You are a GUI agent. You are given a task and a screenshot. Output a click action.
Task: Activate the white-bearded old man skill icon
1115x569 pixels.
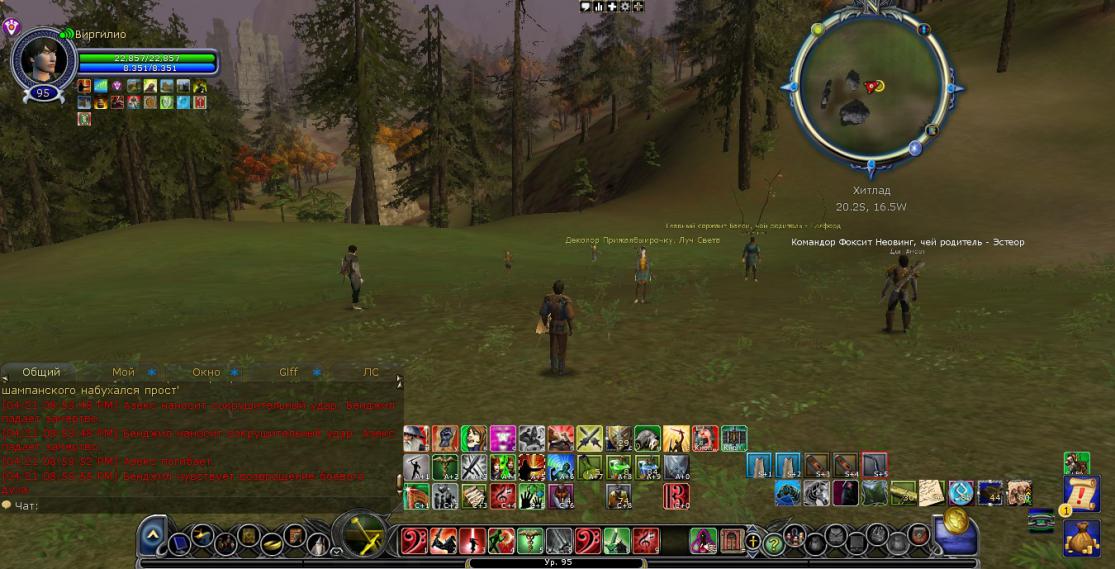pos(417,439)
